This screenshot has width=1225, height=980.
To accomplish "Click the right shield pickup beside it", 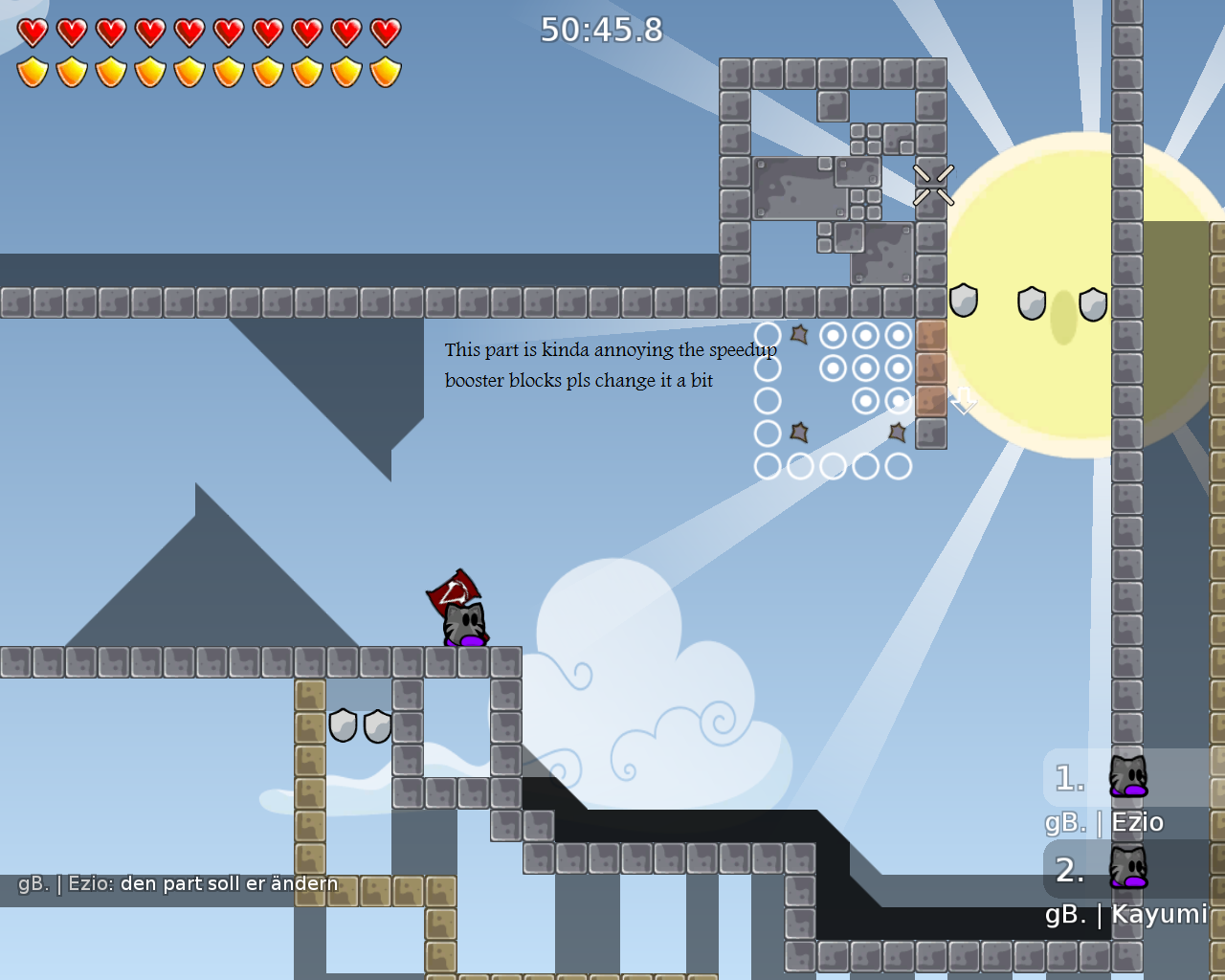I will pyautogui.click(x=377, y=724).
